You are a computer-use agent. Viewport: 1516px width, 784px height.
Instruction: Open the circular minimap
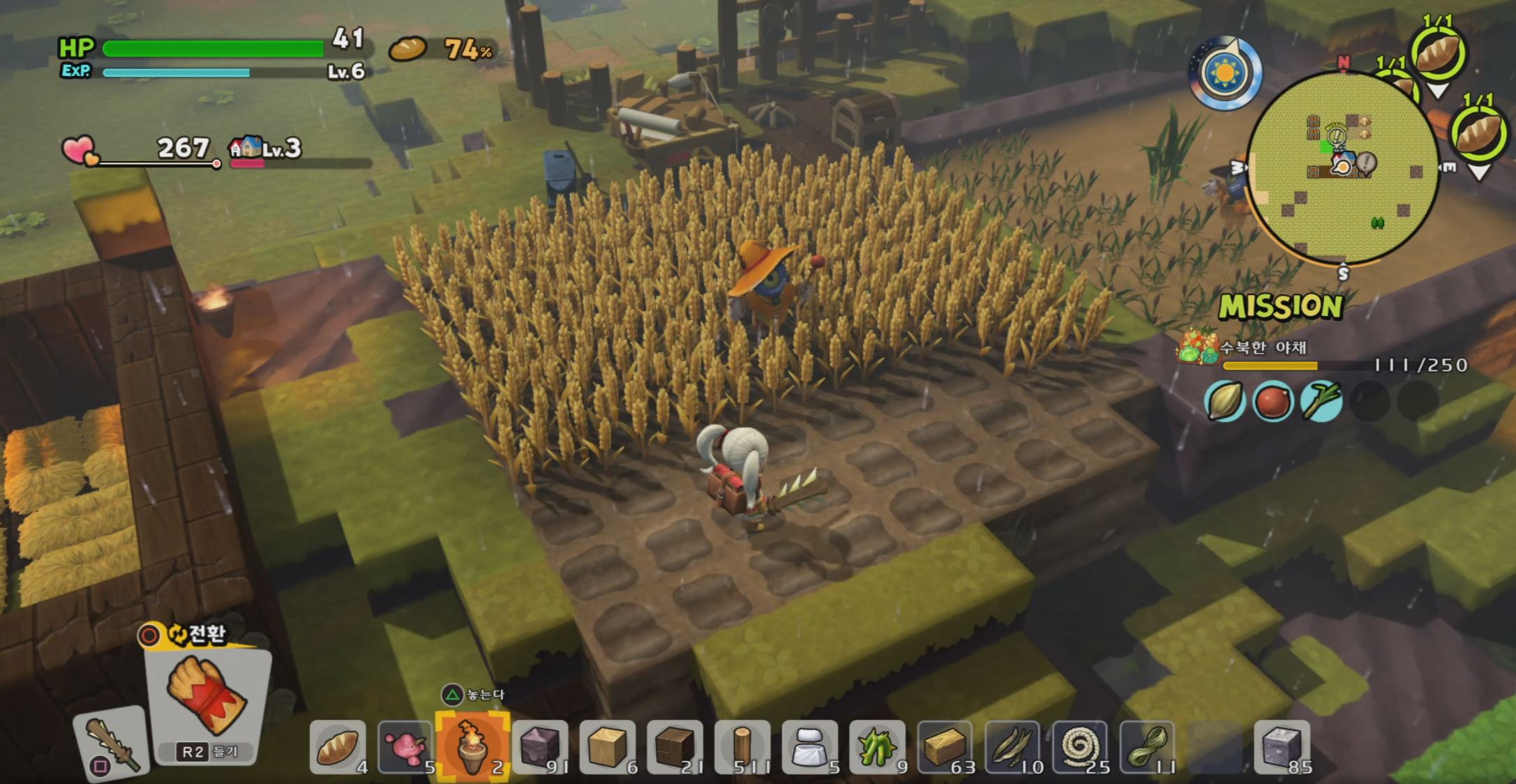click(x=1343, y=169)
